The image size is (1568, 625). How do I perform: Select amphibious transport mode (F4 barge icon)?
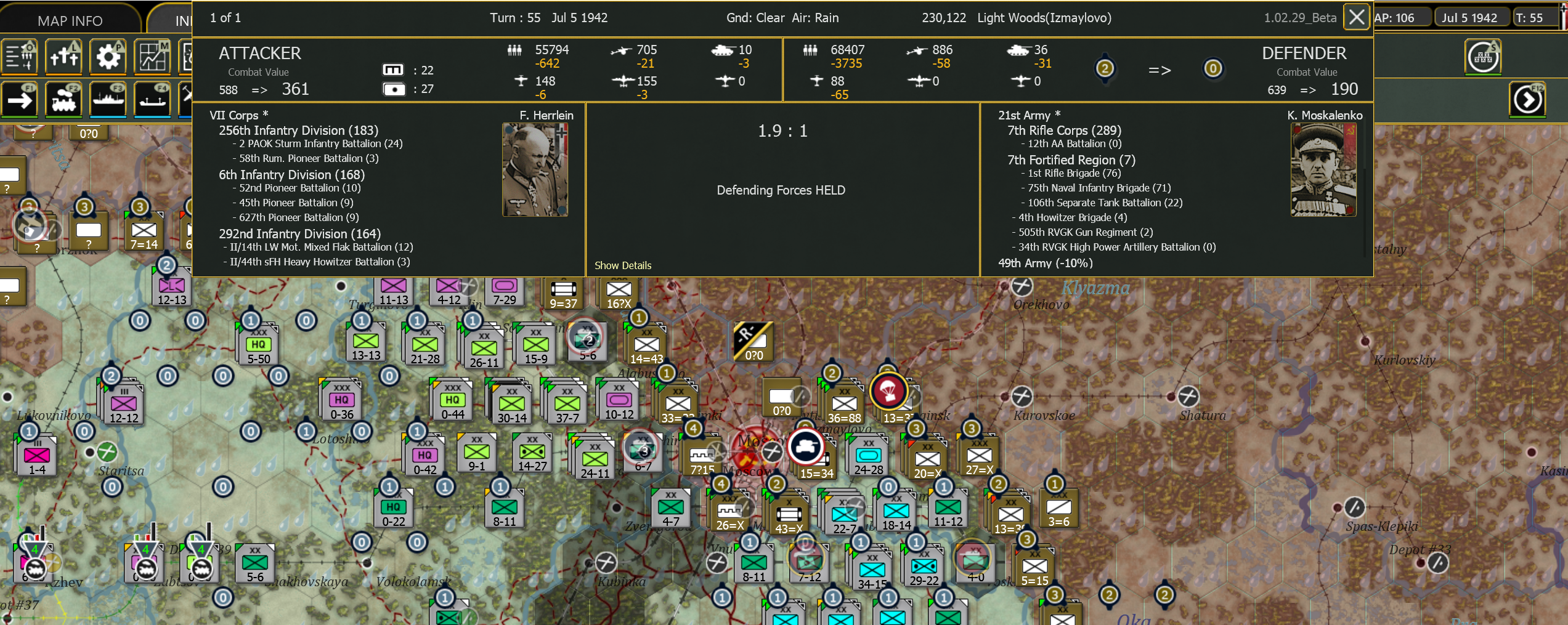[x=153, y=99]
